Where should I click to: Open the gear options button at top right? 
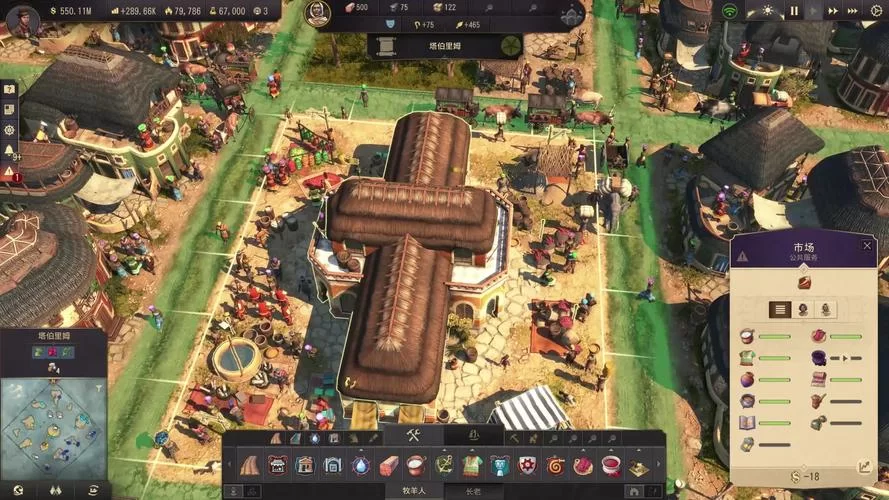point(874,11)
